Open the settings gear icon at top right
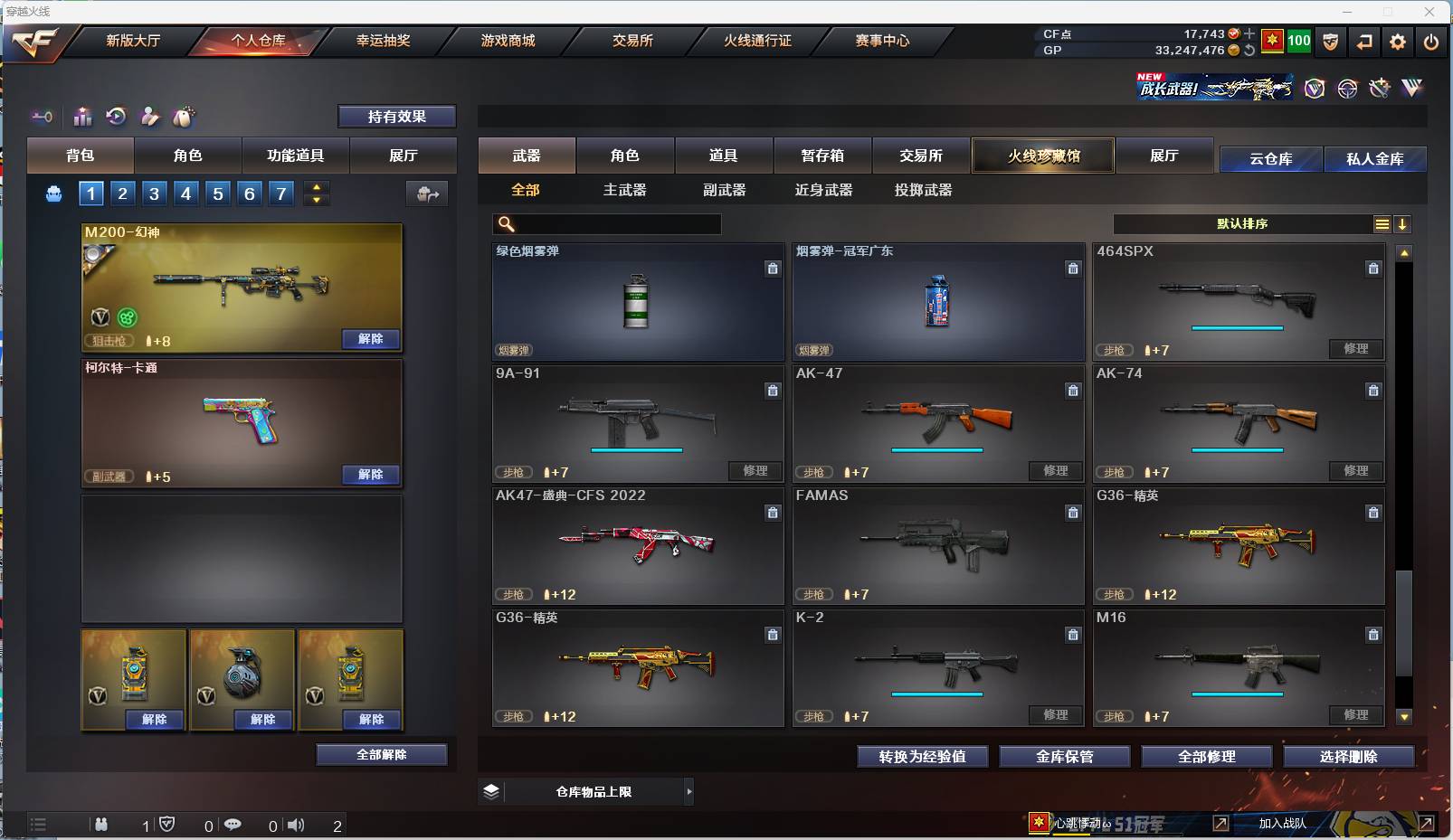This screenshot has width=1453, height=840. [x=1398, y=42]
